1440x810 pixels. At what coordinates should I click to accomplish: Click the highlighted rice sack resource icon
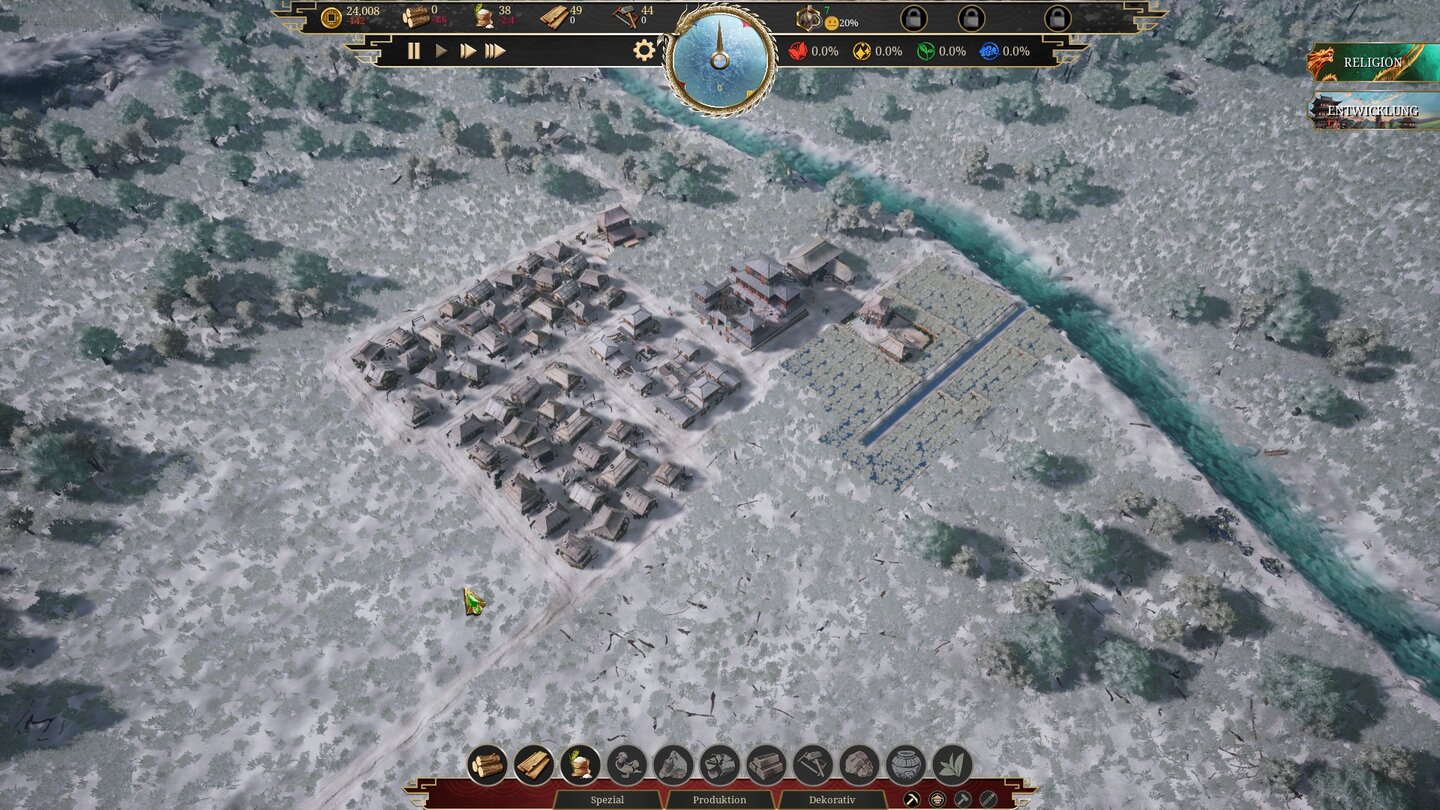(x=579, y=765)
